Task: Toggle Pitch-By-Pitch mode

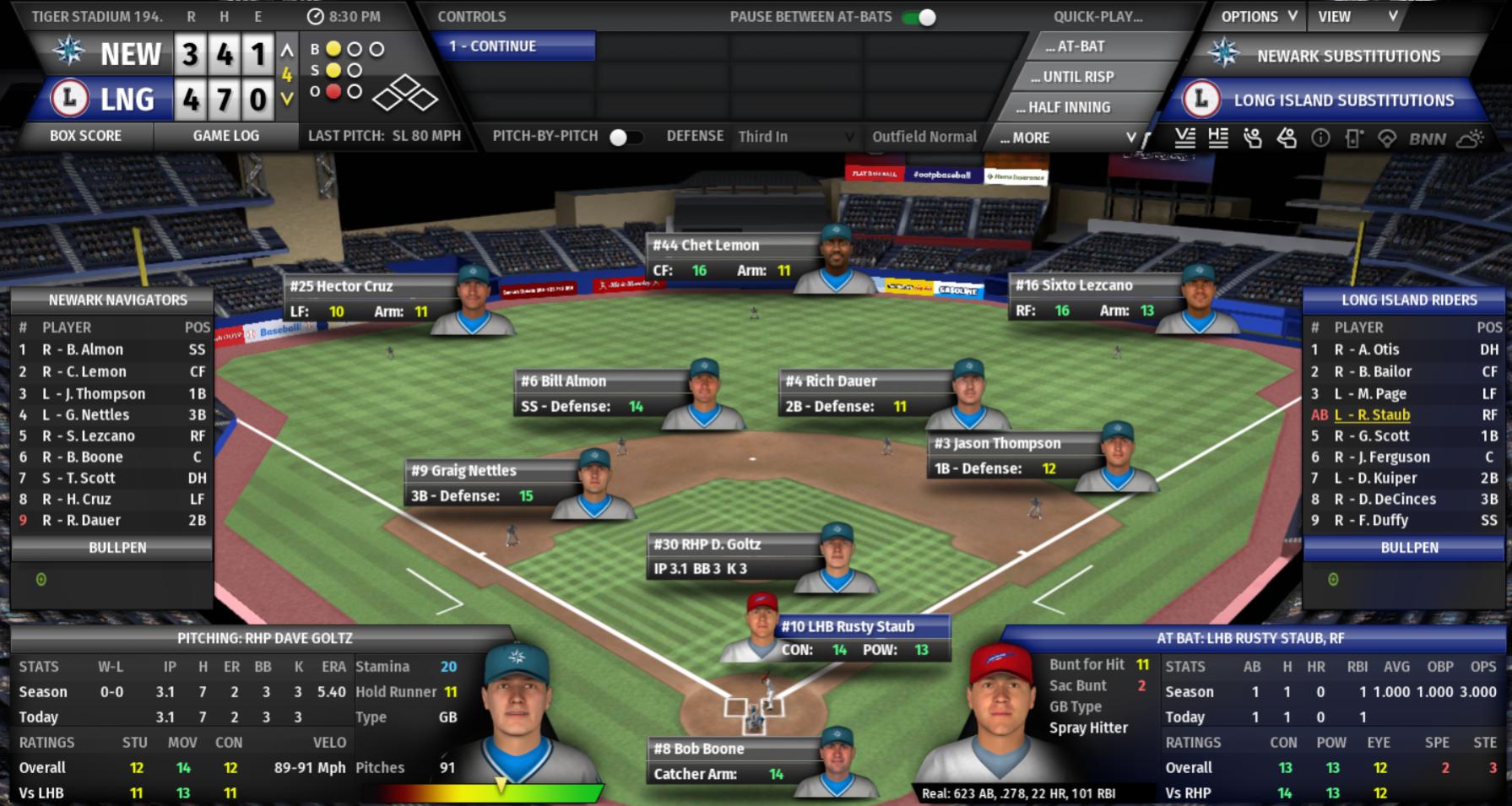Action: point(625,137)
